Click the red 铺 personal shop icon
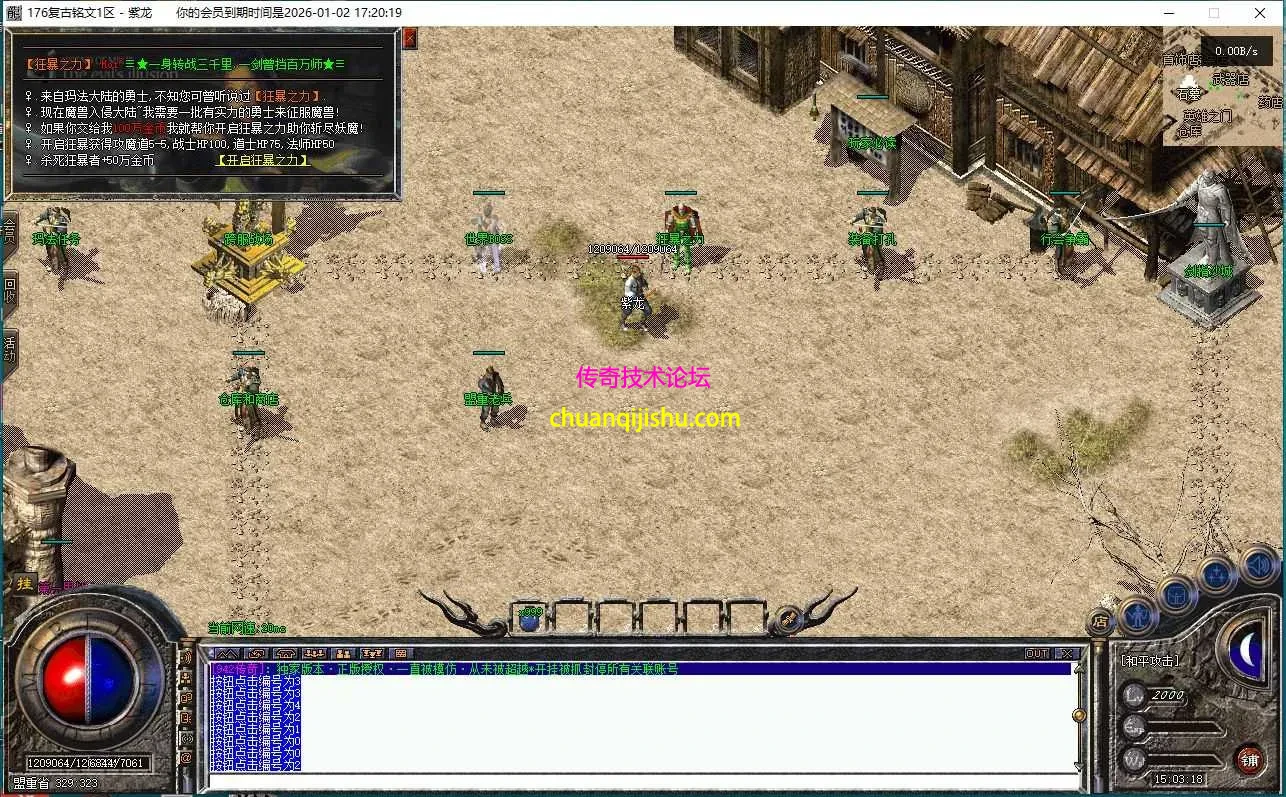Screen dimensions: 1286x797 [x=1251, y=759]
